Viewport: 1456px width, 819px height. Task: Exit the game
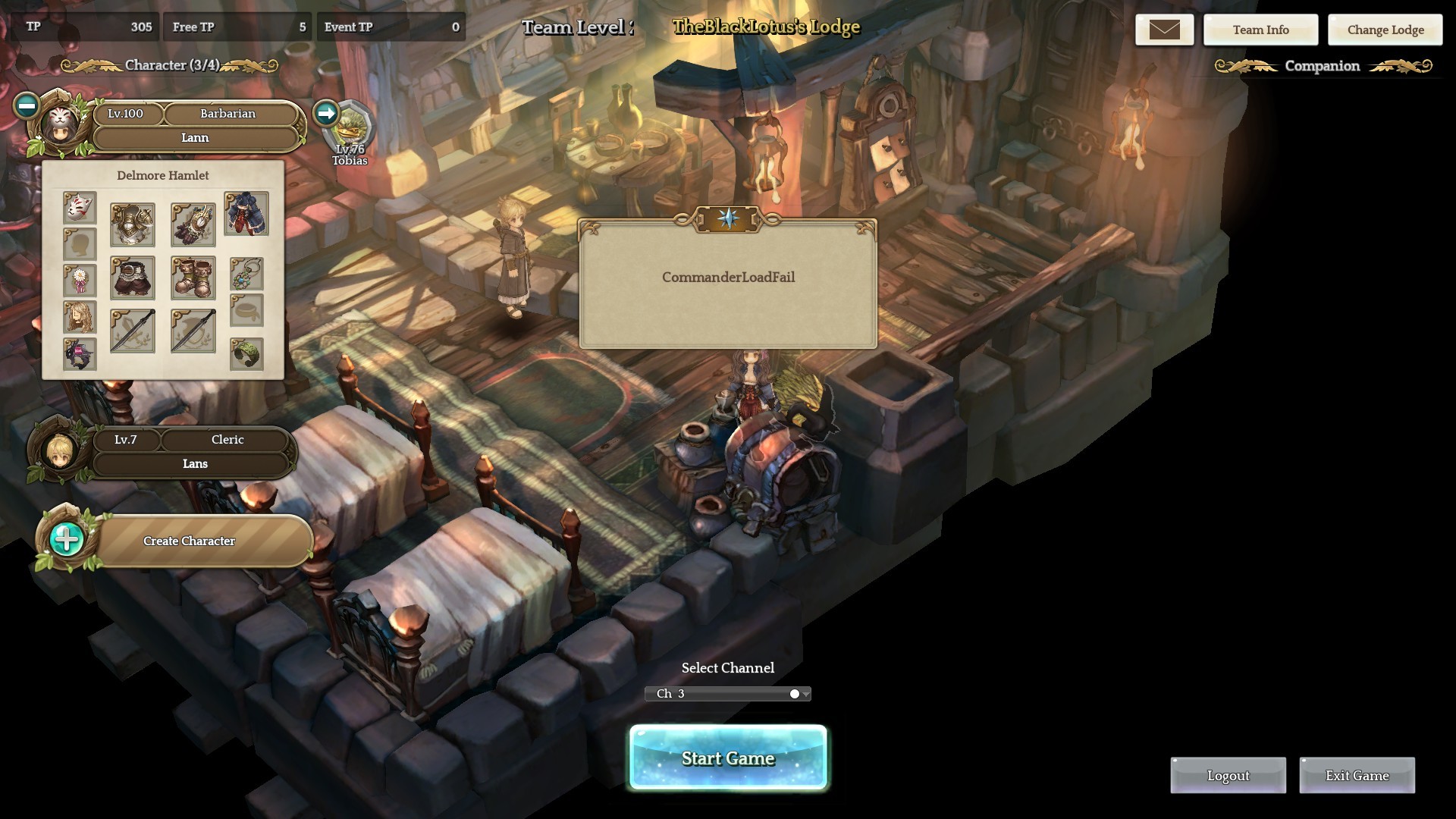click(1357, 776)
